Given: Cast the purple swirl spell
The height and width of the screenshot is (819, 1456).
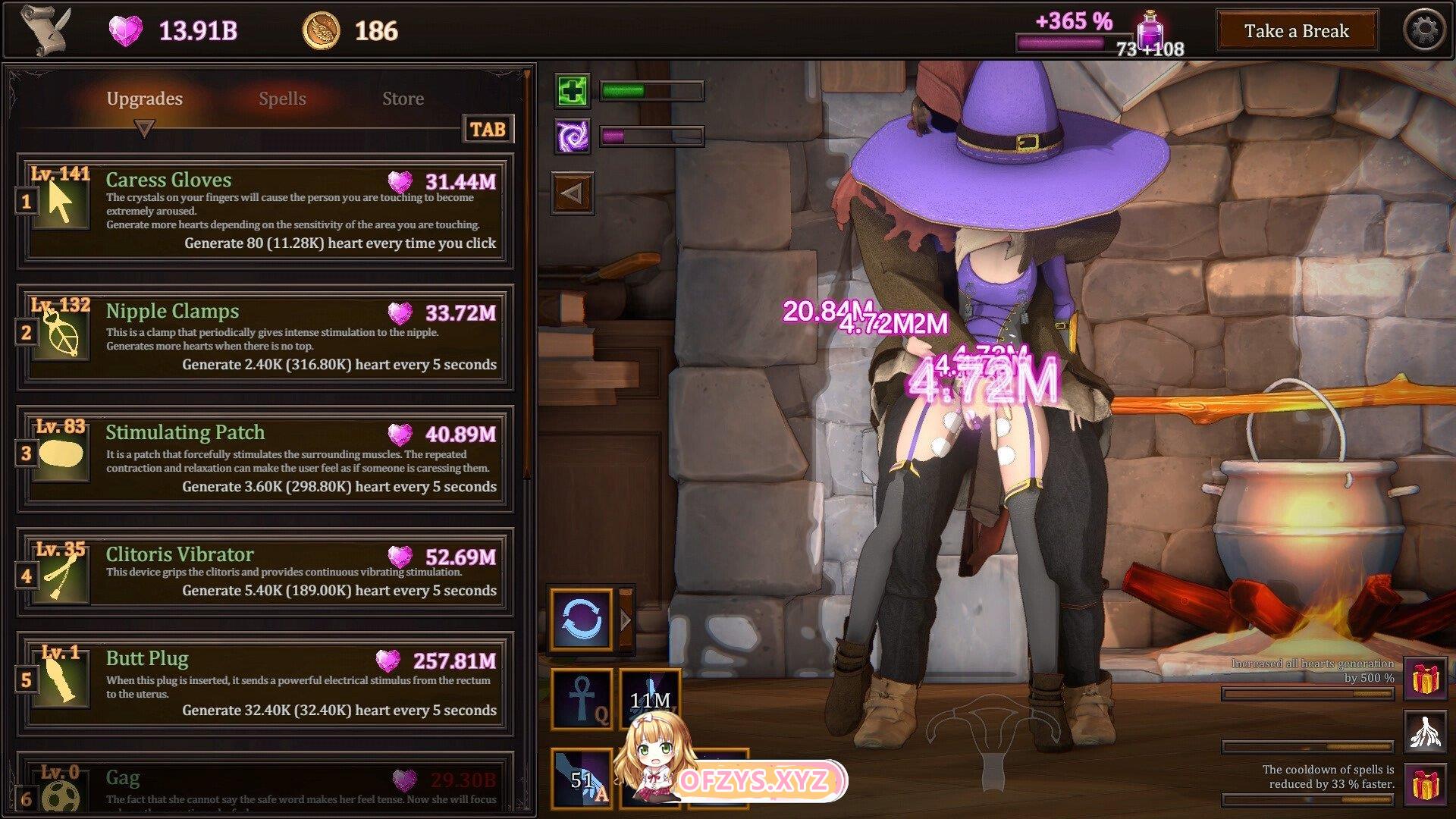Looking at the screenshot, I should click(572, 136).
